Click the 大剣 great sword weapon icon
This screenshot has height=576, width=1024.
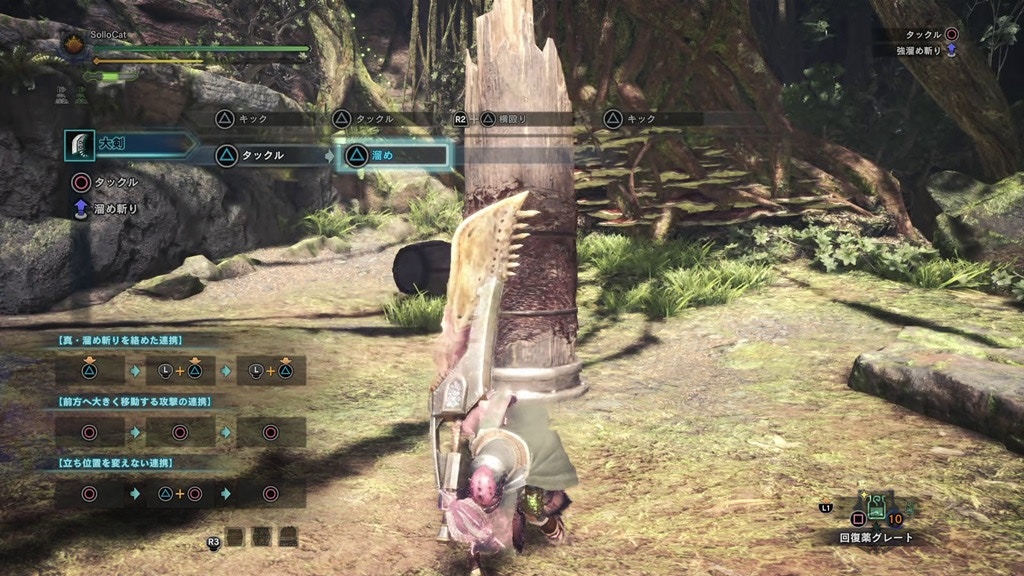click(80, 145)
